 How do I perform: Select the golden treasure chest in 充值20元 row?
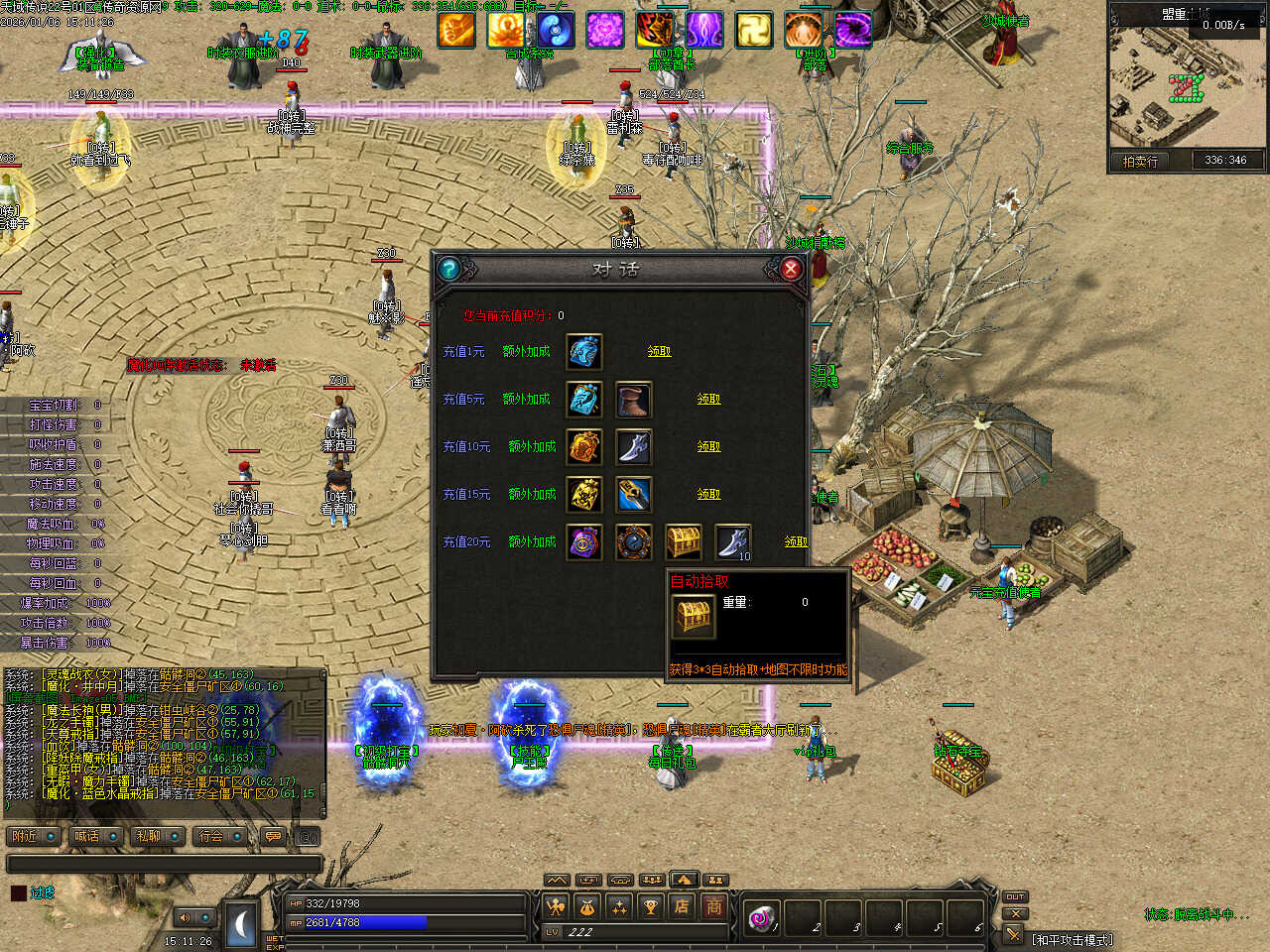tap(684, 541)
